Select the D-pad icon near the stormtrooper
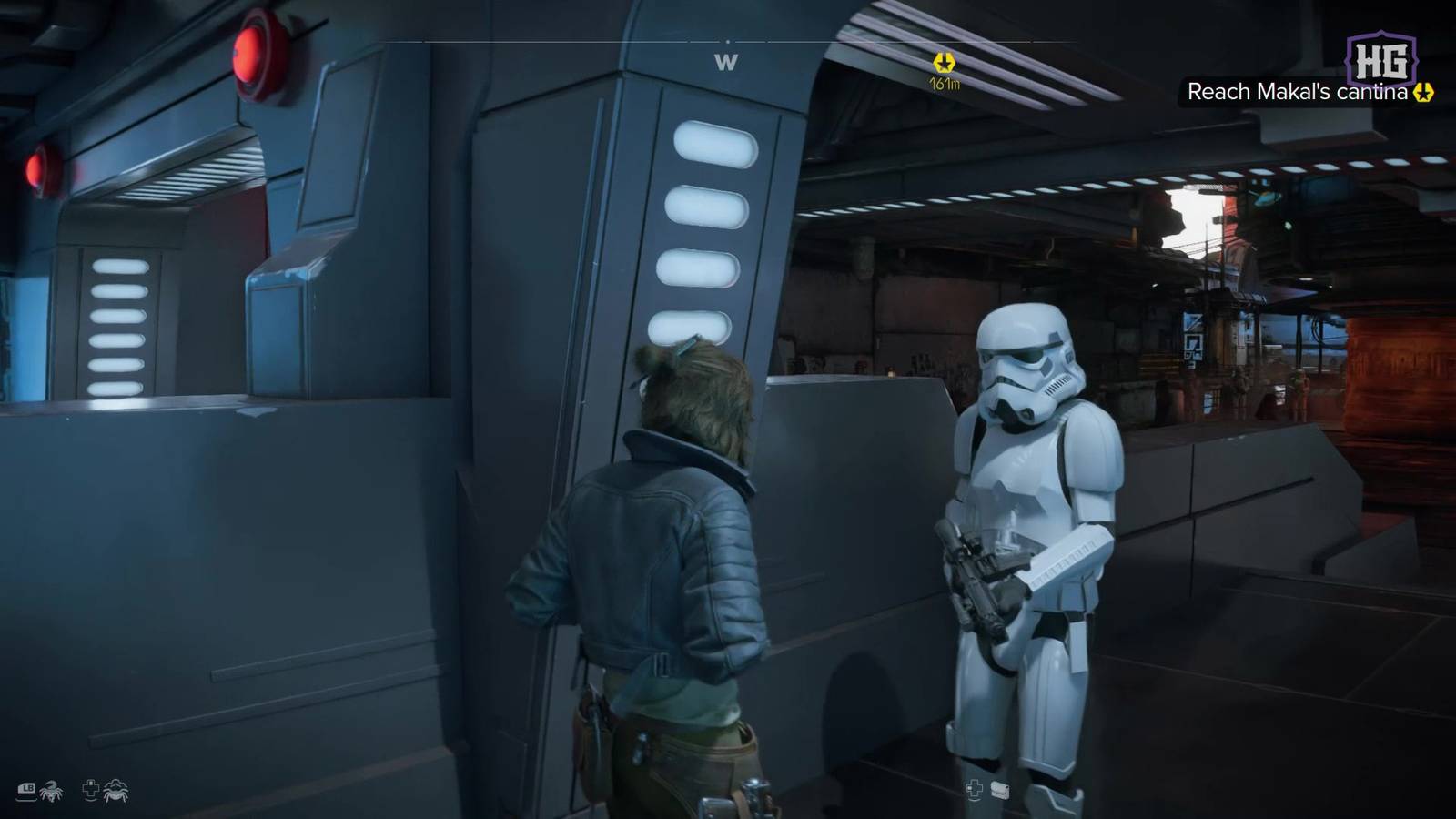The image size is (1456, 819). coord(975,789)
